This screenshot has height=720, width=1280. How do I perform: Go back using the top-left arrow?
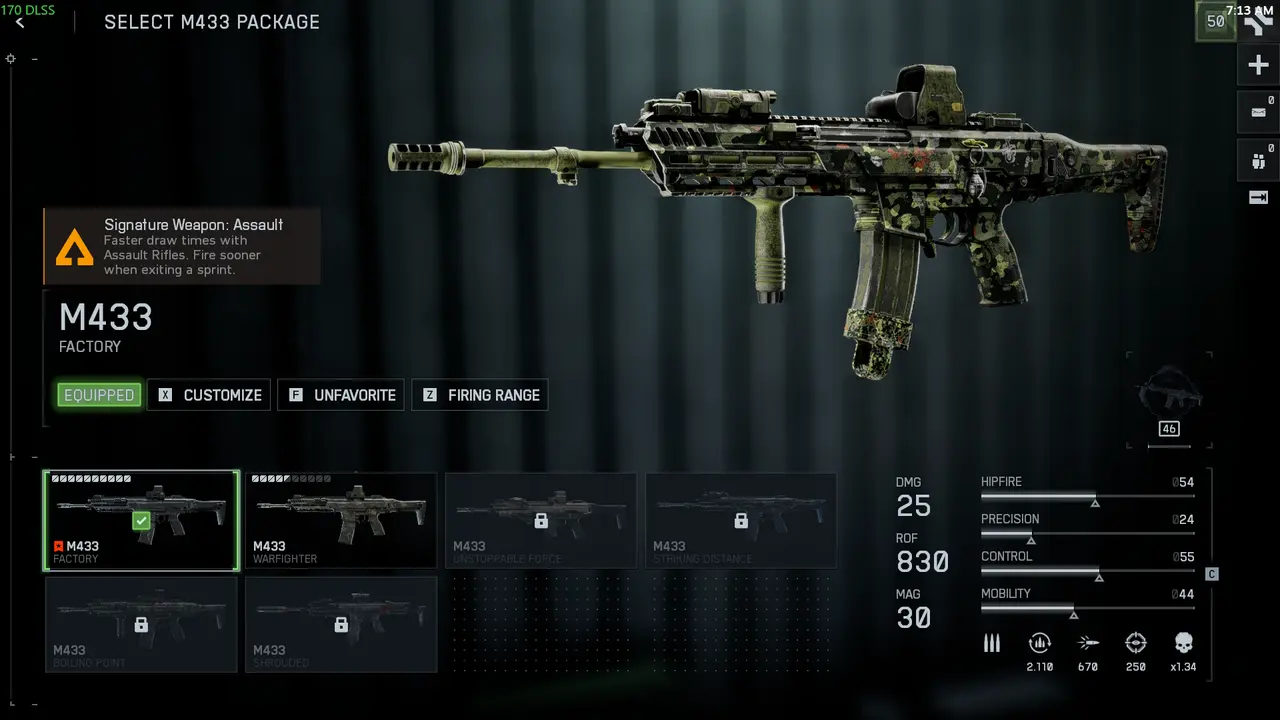(x=19, y=22)
